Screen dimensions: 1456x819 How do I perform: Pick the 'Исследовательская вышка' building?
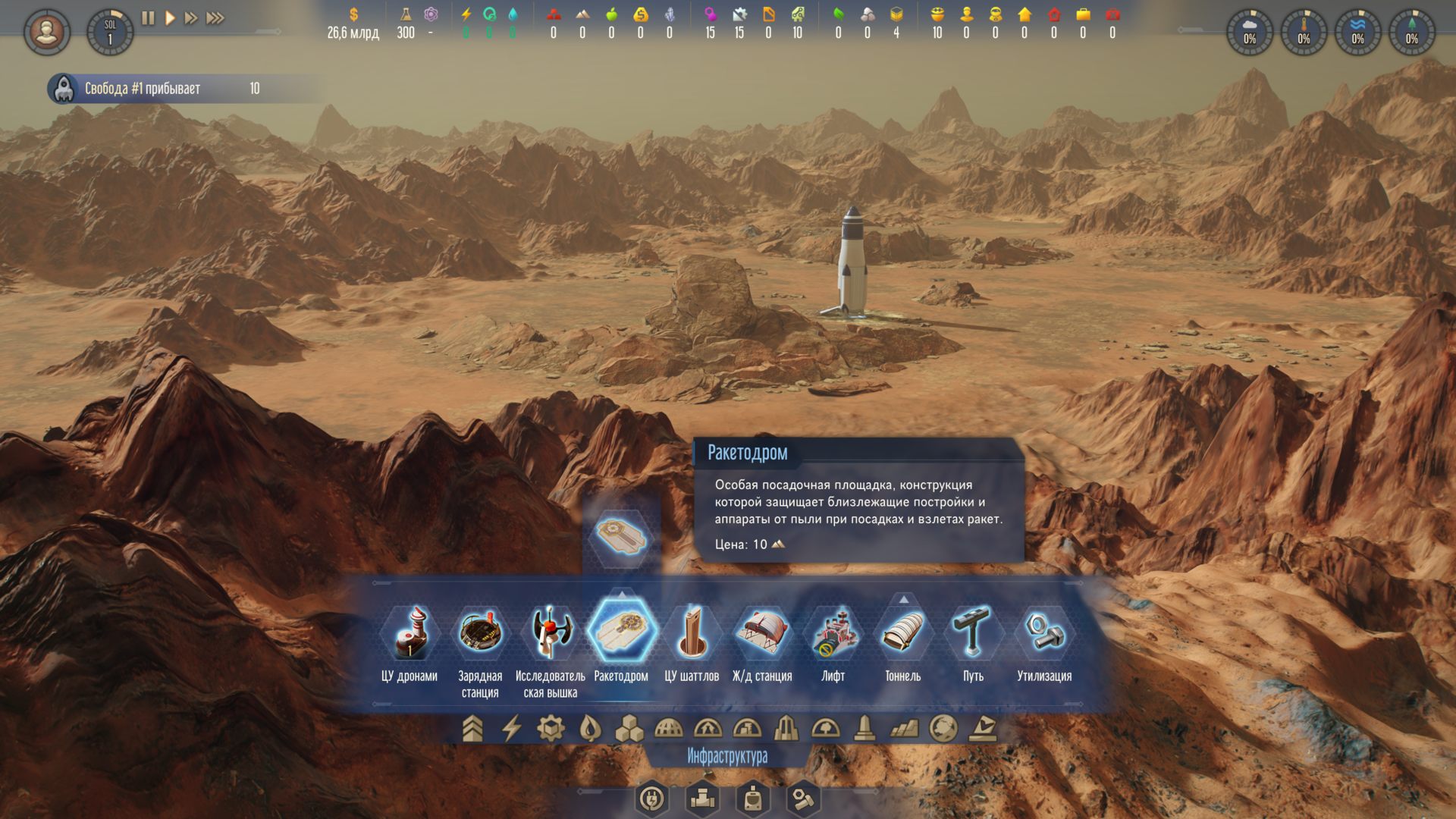point(551,632)
